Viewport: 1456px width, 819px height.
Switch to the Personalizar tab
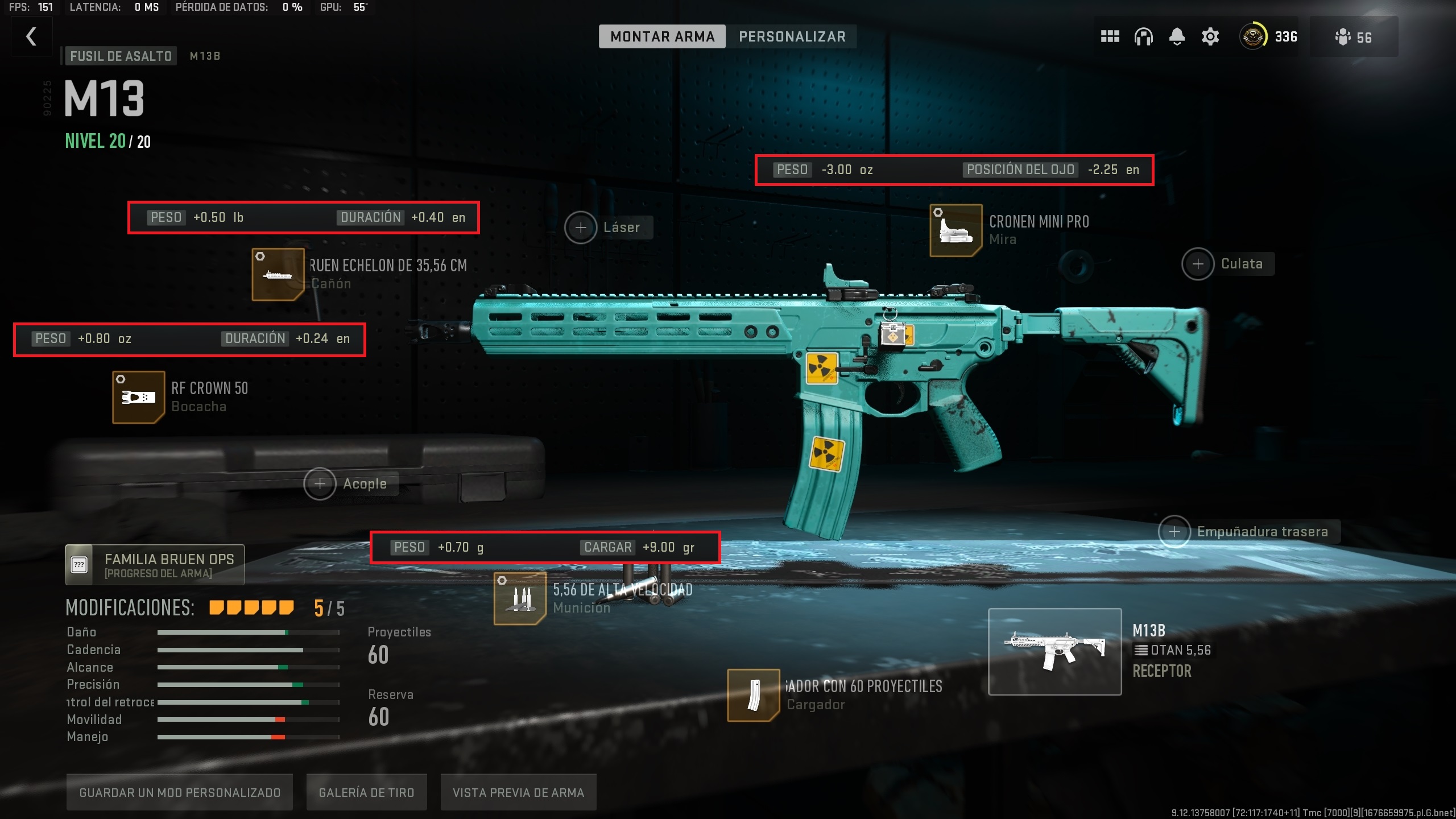[792, 36]
